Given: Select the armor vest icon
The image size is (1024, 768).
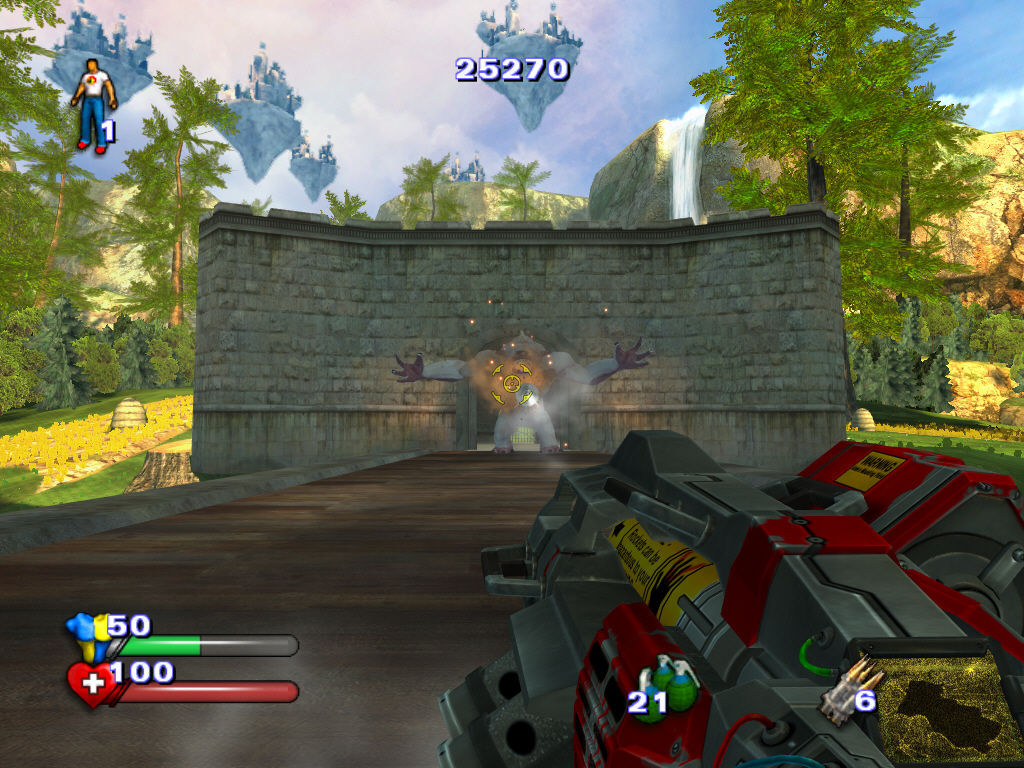Looking at the screenshot, I should pos(84,635).
